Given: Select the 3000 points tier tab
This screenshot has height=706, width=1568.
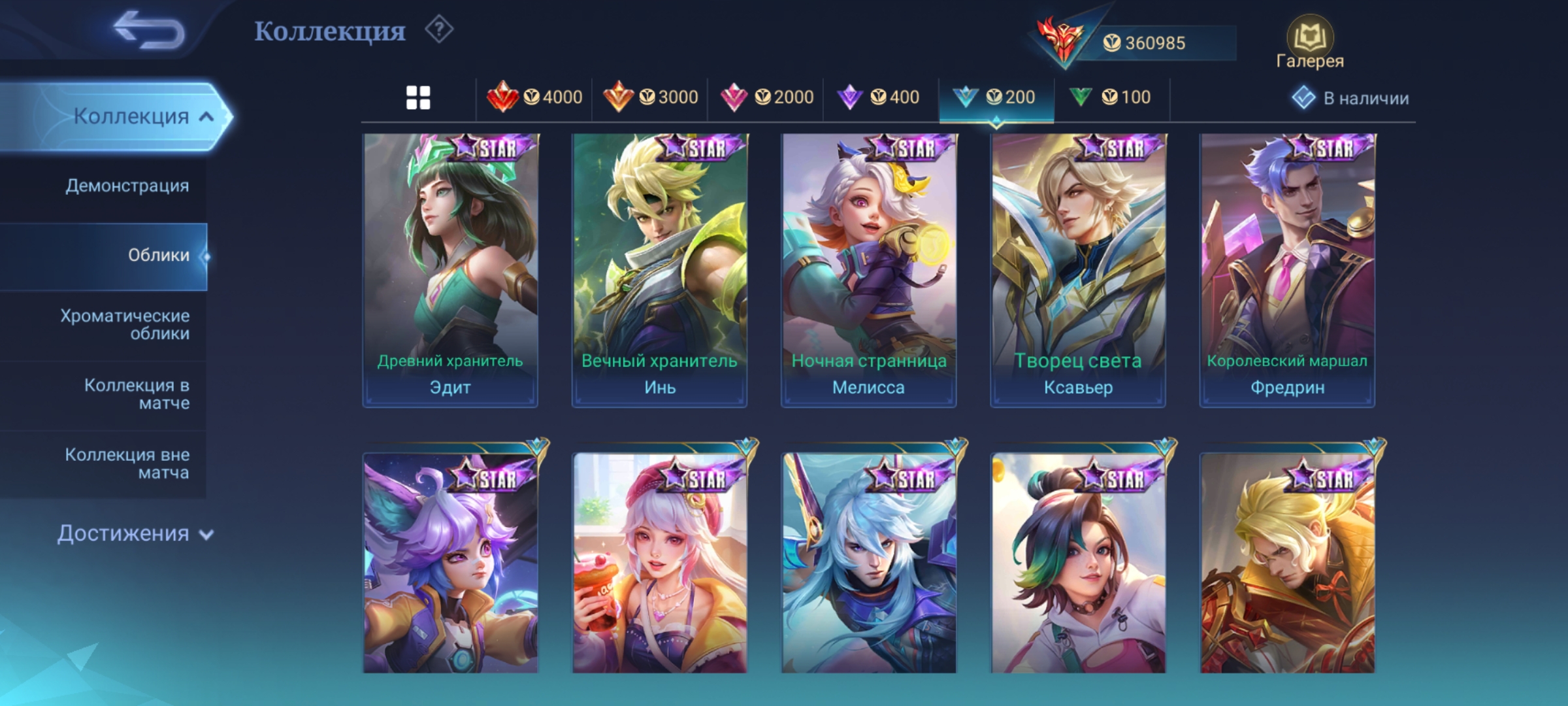Looking at the screenshot, I should pyautogui.click(x=650, y=98).
